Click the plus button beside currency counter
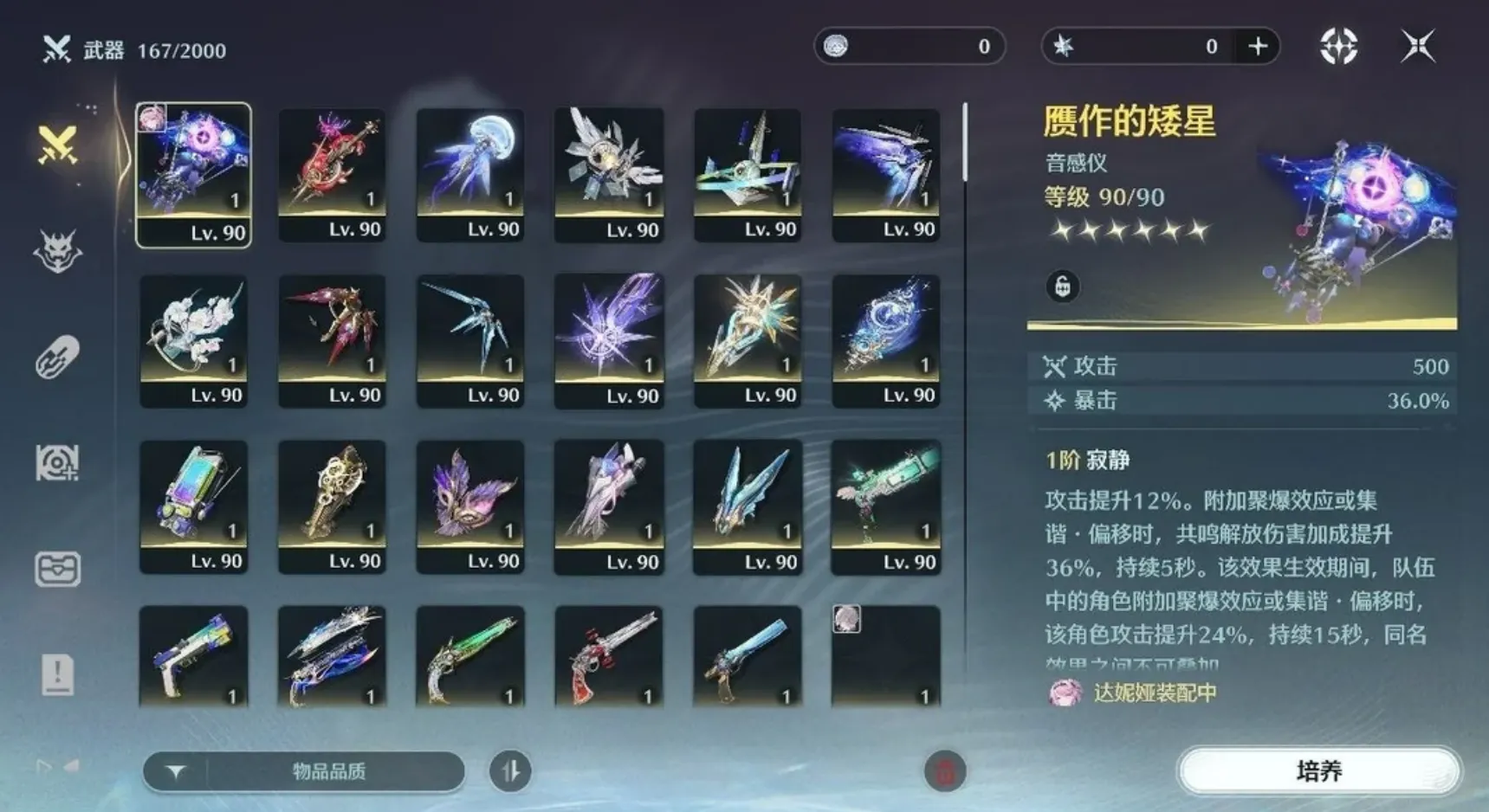The width and height of the screenshot is (1489, 812). point(1257,47)
